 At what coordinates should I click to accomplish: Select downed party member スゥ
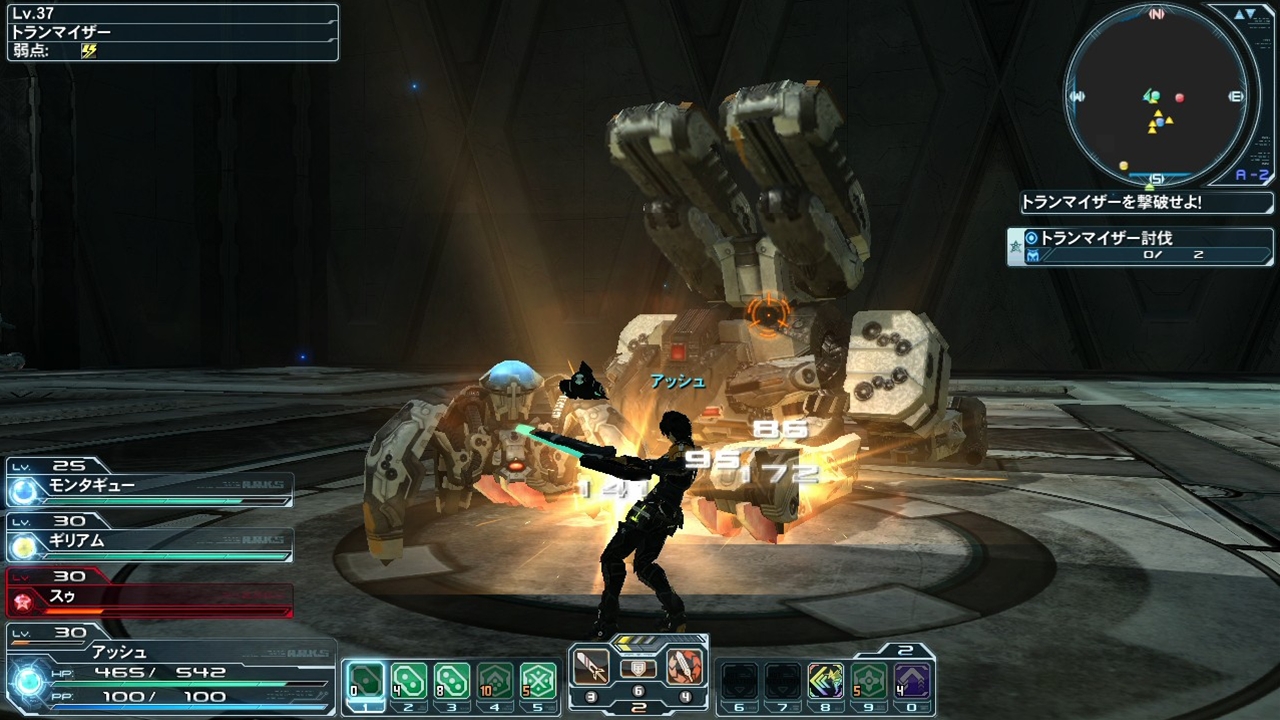click(x=150, y=596)
